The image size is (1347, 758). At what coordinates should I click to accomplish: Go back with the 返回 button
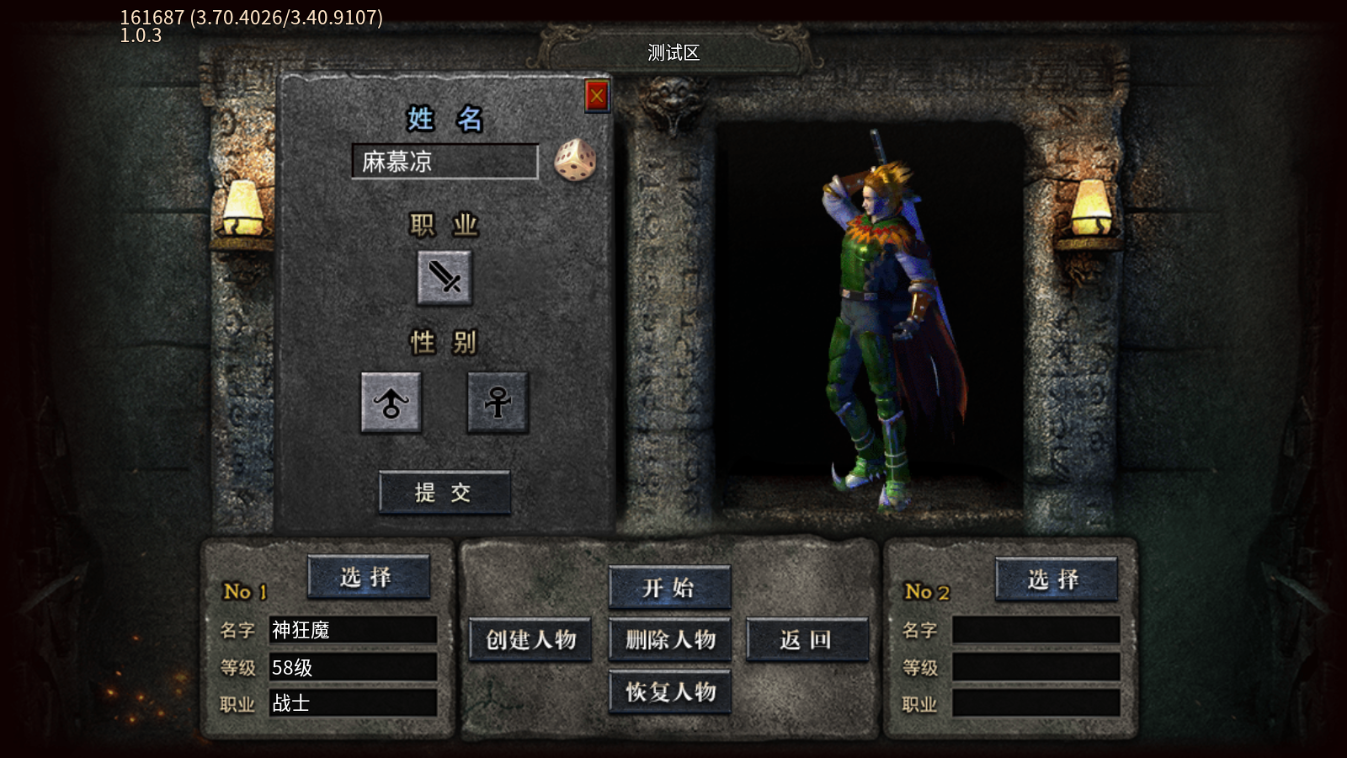point(806,640)
